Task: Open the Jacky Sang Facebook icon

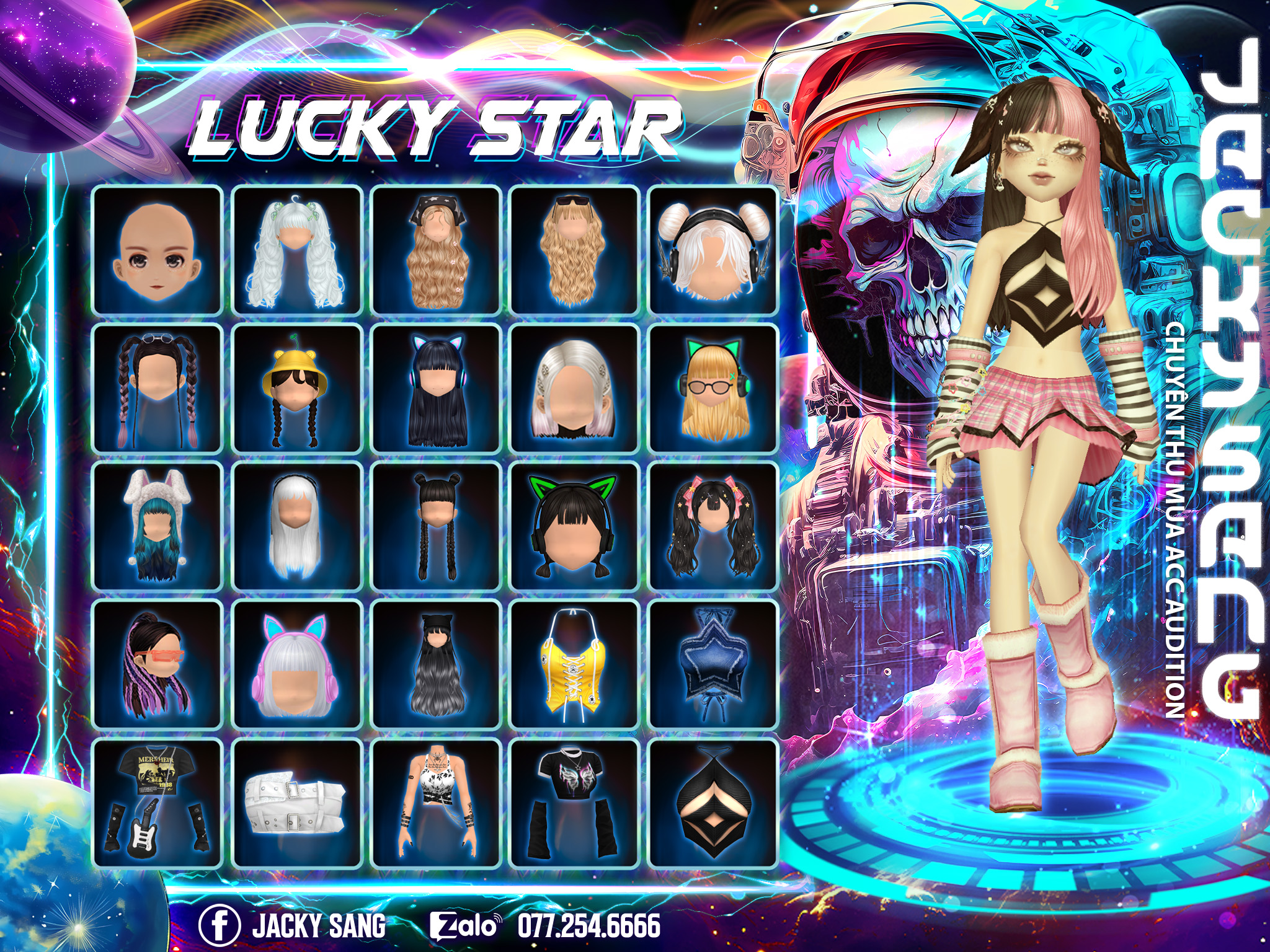Action: (x=219, y=925)
